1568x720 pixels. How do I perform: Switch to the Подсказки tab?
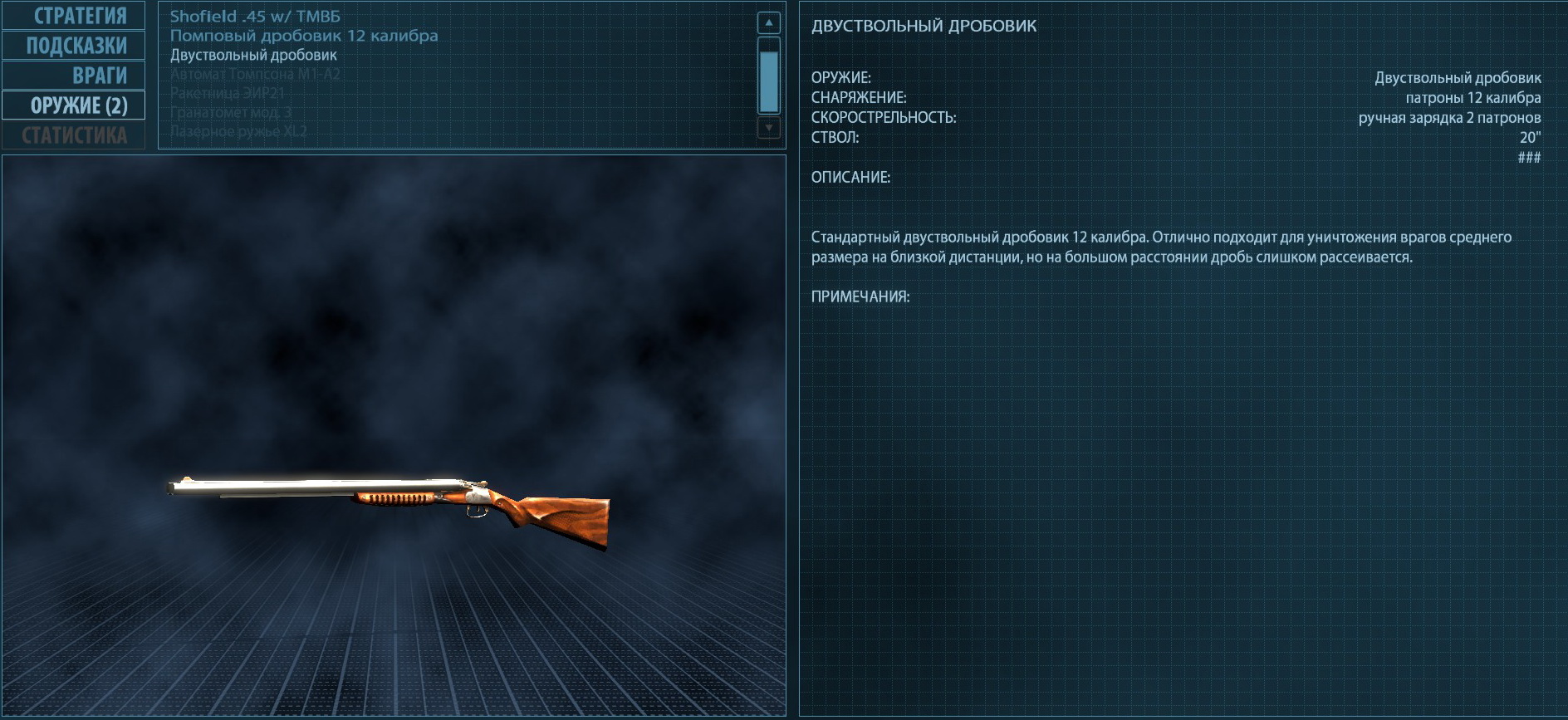click(x=74, y=46)
